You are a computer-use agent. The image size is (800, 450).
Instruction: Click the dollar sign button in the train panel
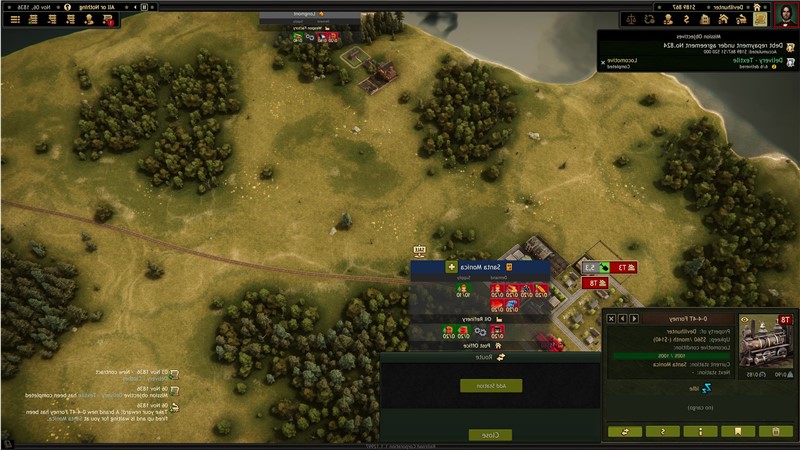click(662, 431)
